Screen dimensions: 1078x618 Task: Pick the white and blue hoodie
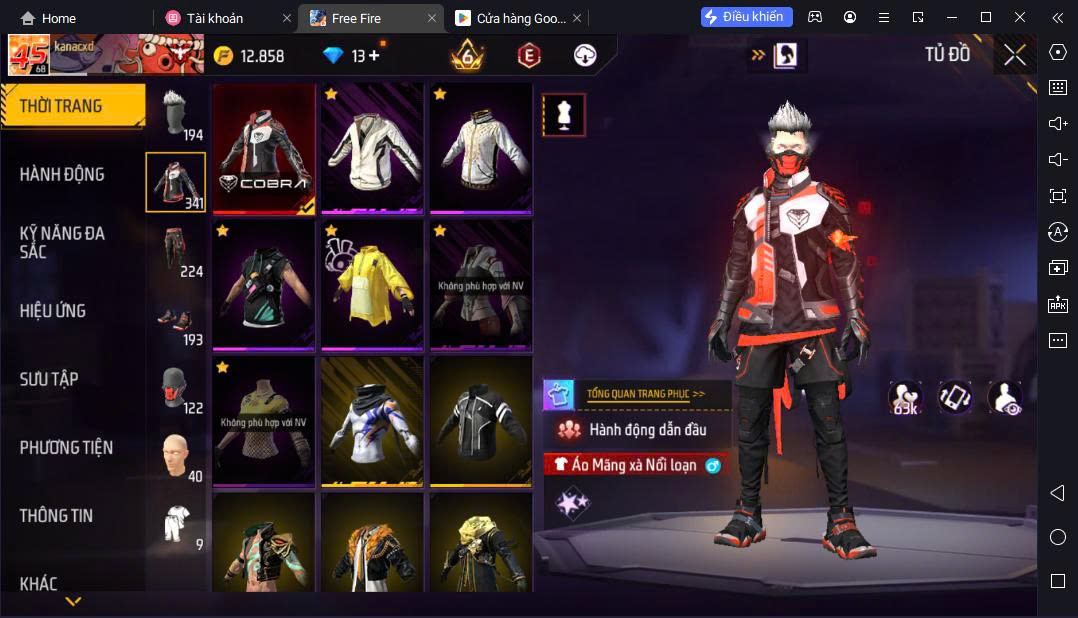pos(372,420)
